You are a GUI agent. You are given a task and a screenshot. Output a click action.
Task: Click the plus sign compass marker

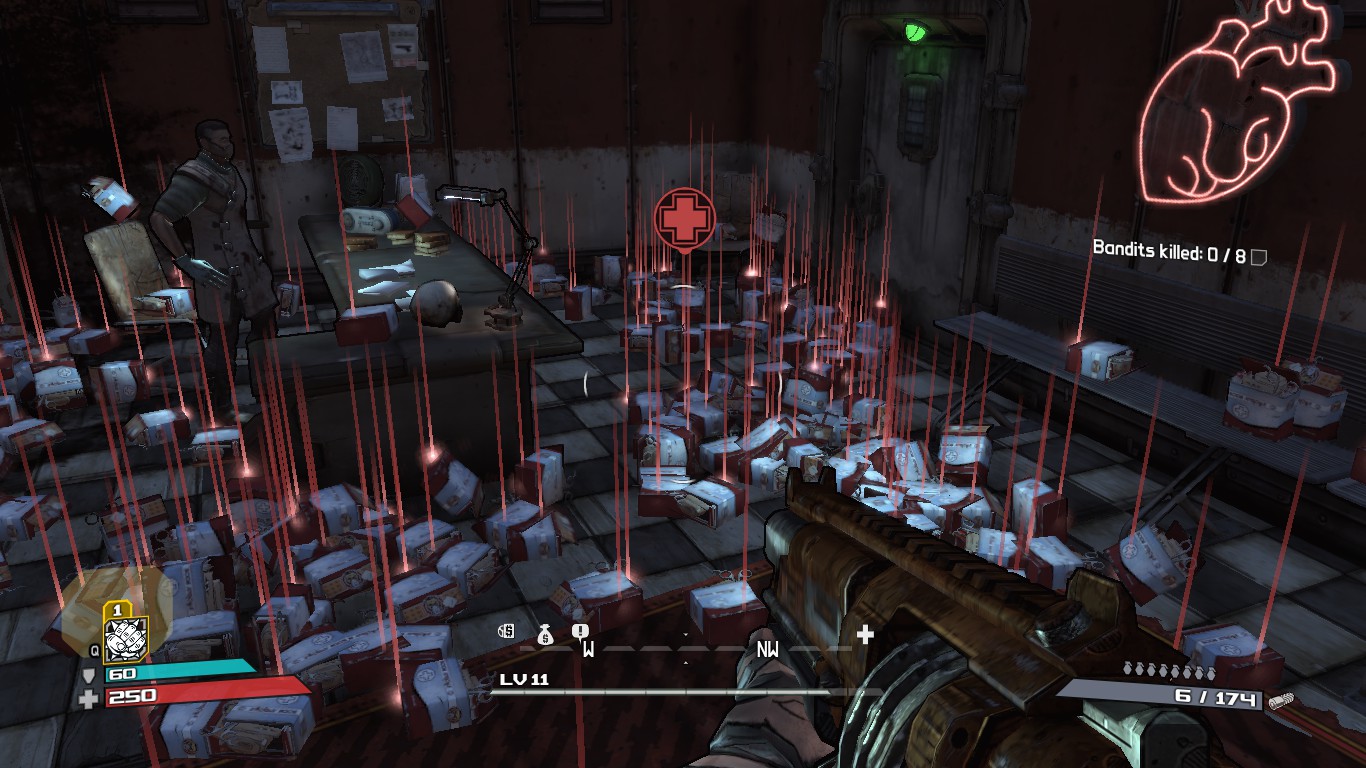tap(865, 634)
